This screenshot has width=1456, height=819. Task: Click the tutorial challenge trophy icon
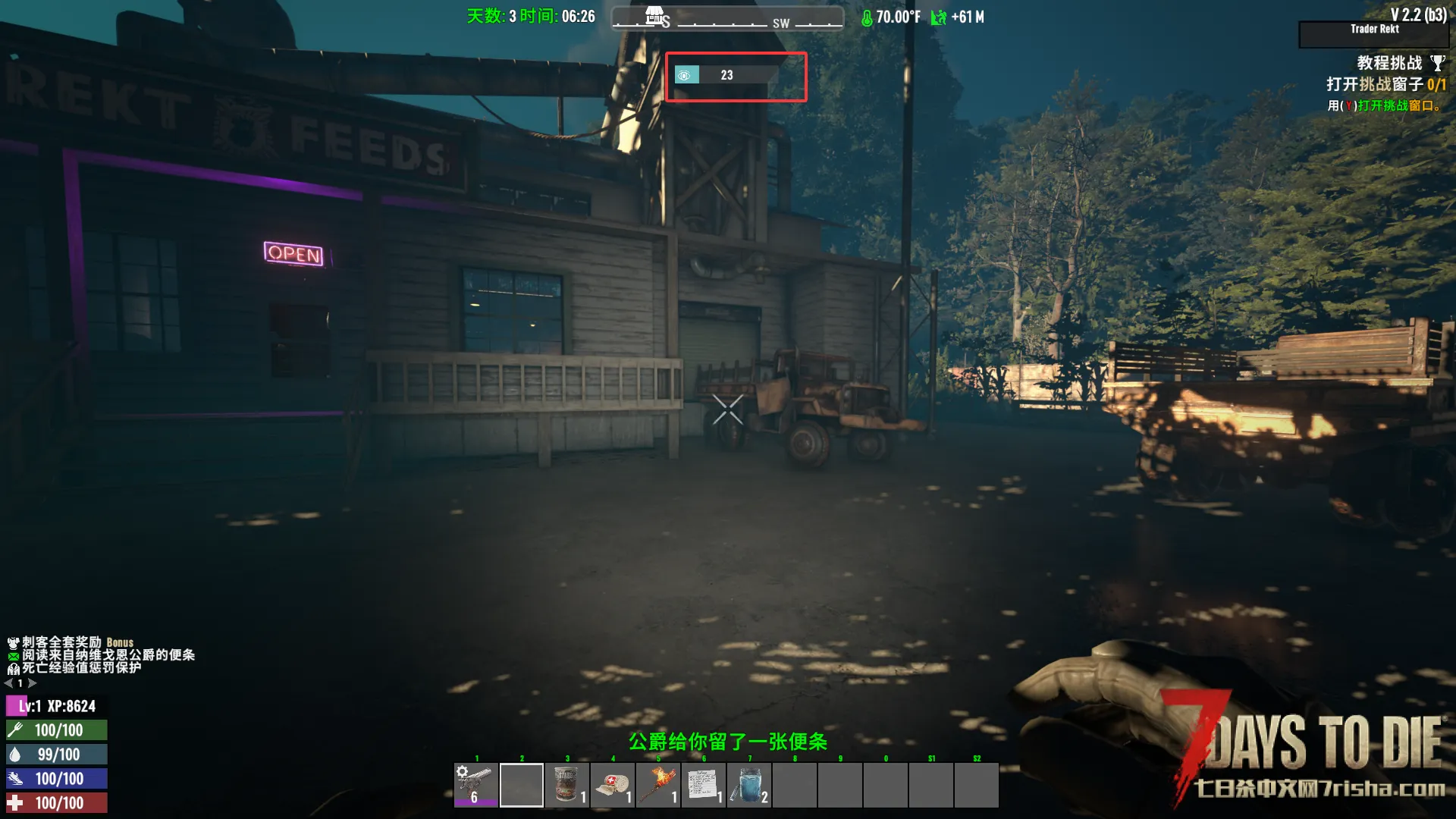1437,63
